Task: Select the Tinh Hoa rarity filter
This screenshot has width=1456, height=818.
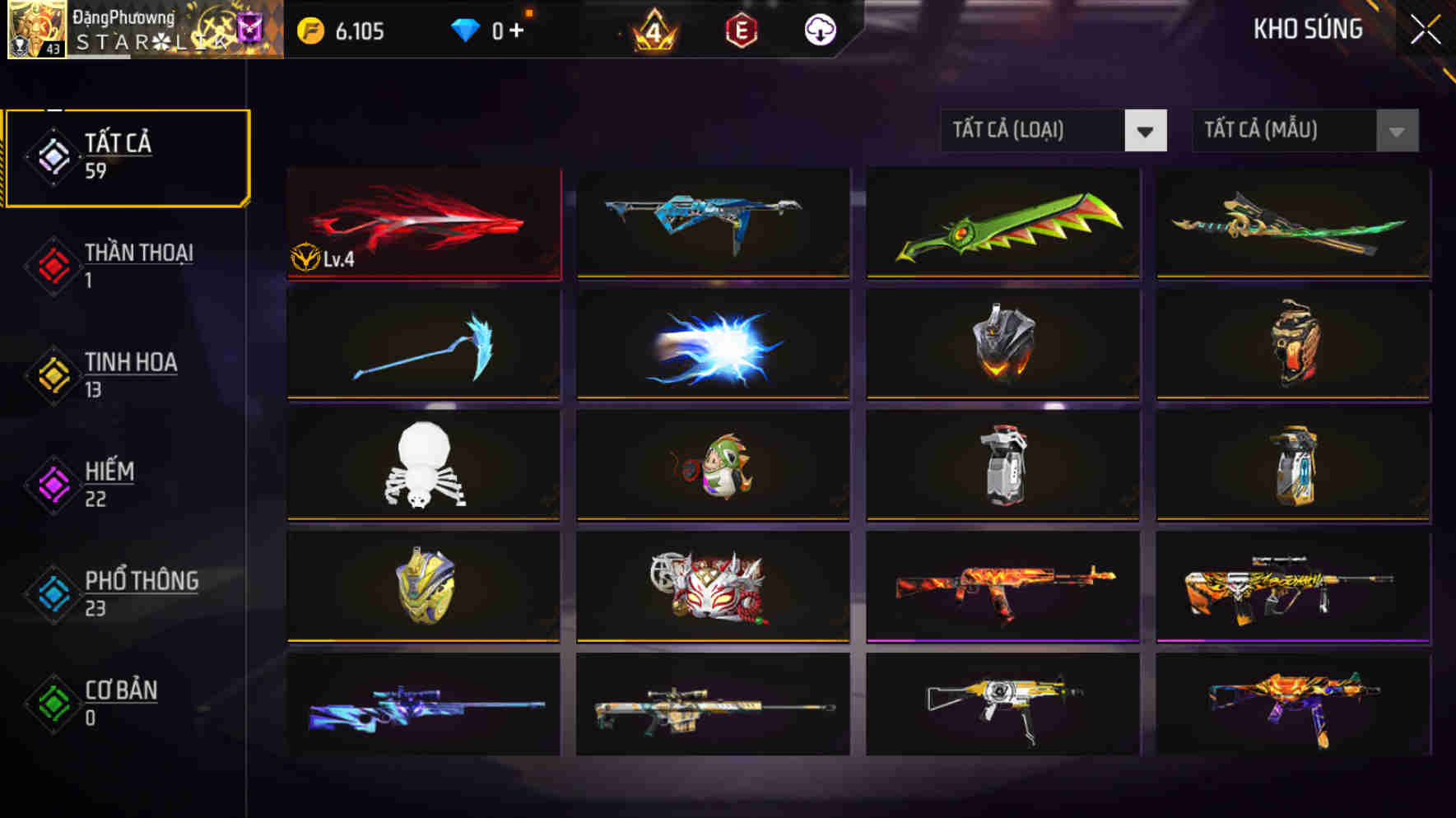Action: [x=52, y=375]
